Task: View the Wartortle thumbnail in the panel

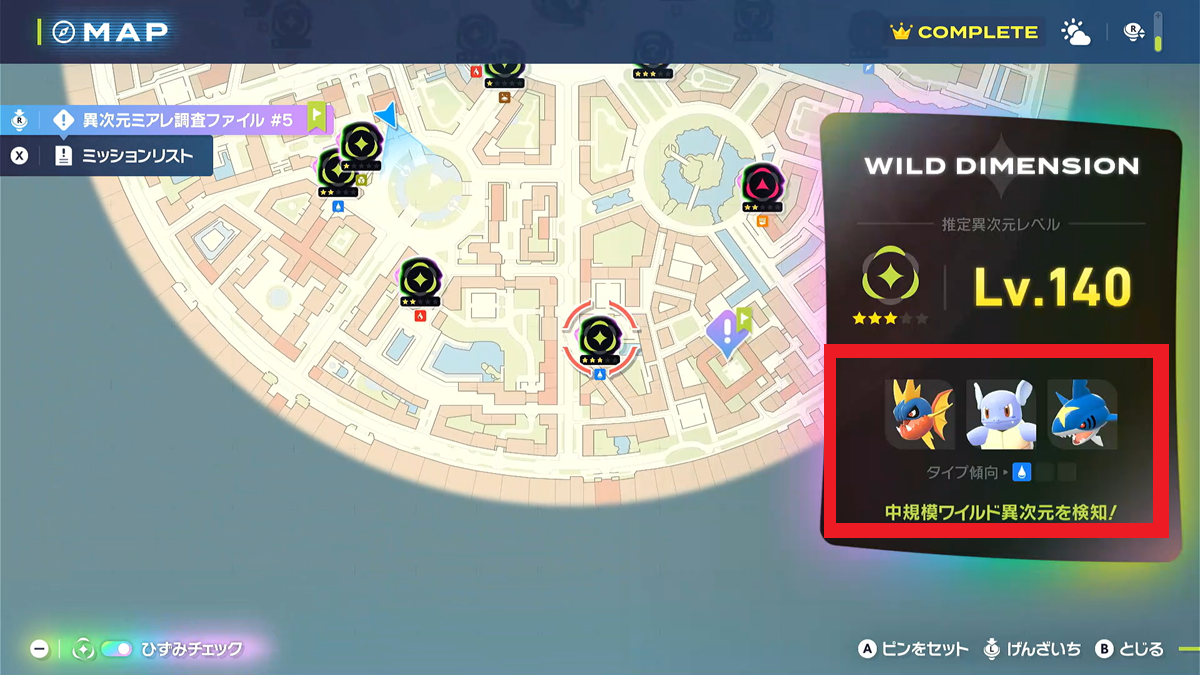Action: (x=1000, y=414)
